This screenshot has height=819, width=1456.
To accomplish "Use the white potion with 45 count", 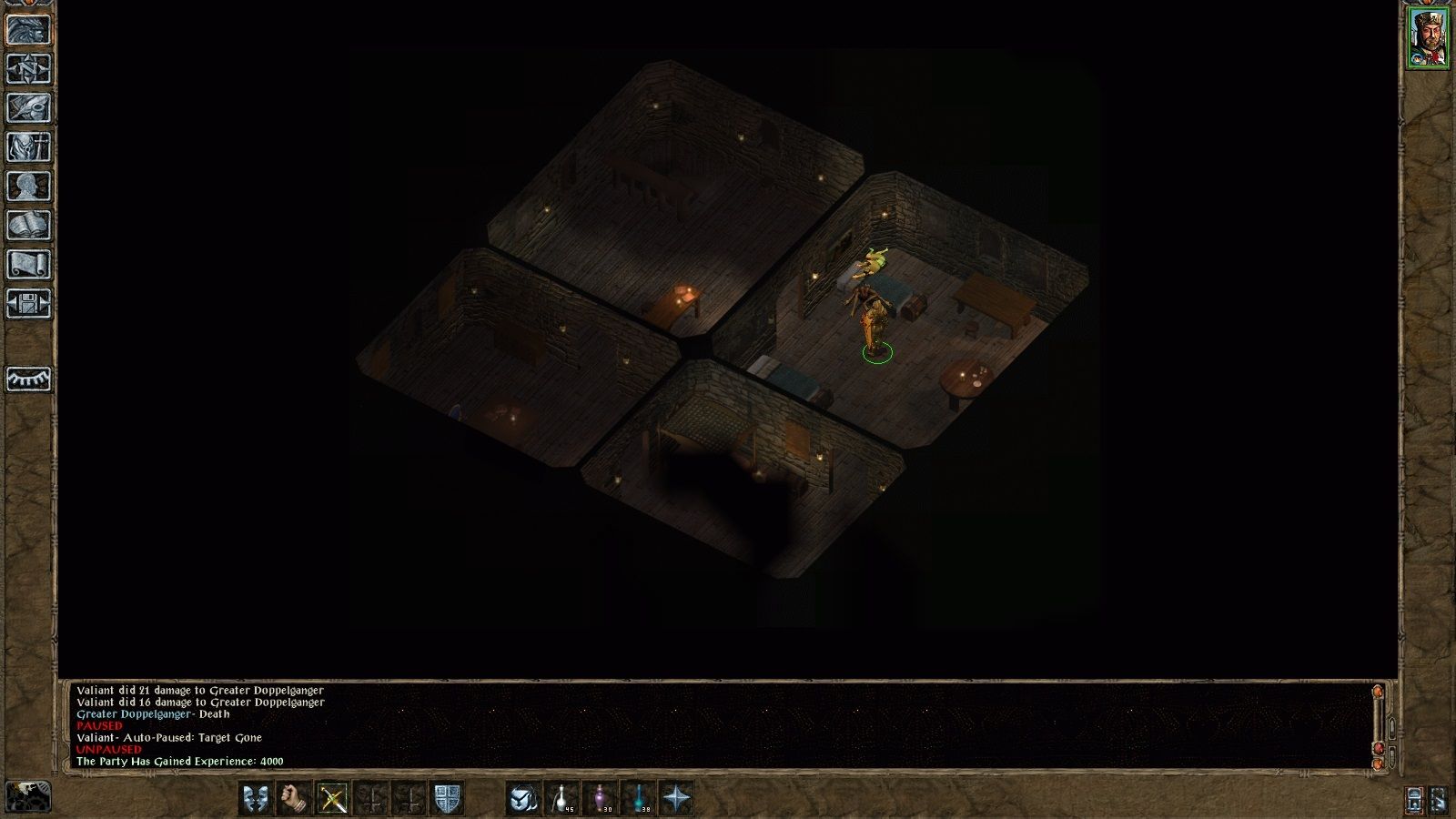I will pyautogui.click(x=562, y=798).
